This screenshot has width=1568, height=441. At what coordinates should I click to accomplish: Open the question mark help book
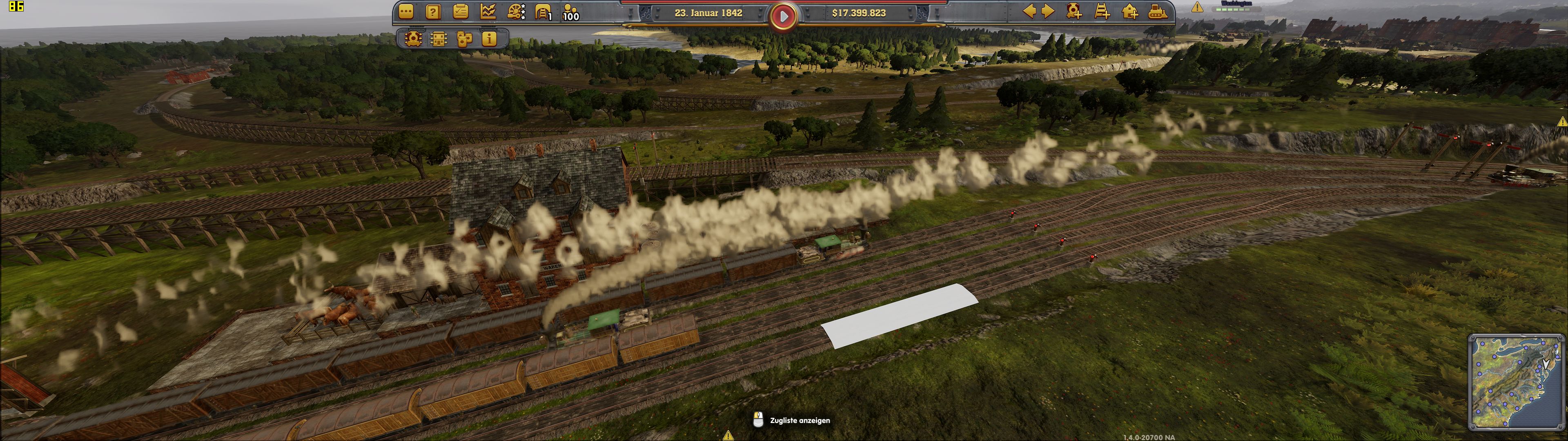433,11
